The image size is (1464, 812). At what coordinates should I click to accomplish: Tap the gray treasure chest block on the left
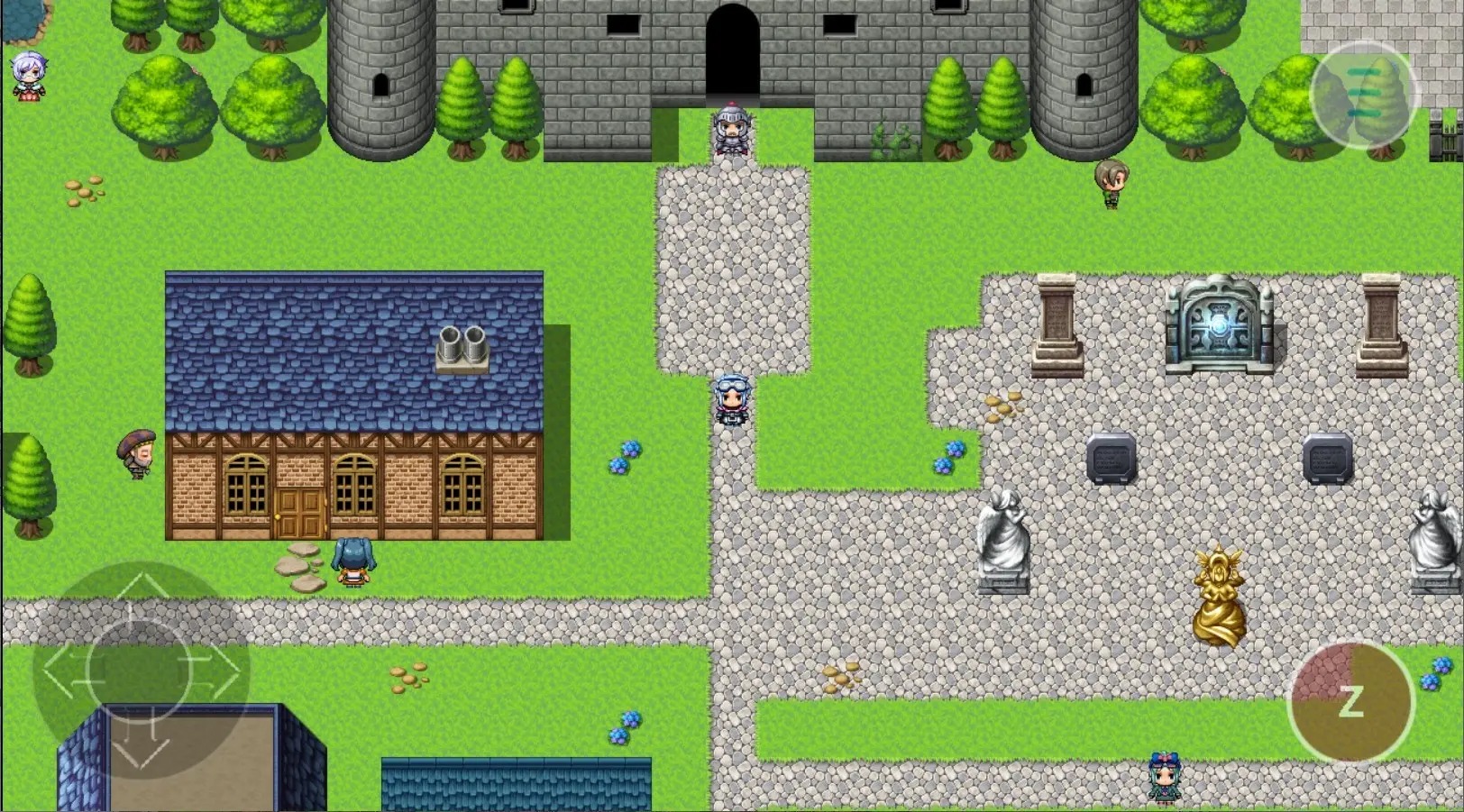(1112, 460)
